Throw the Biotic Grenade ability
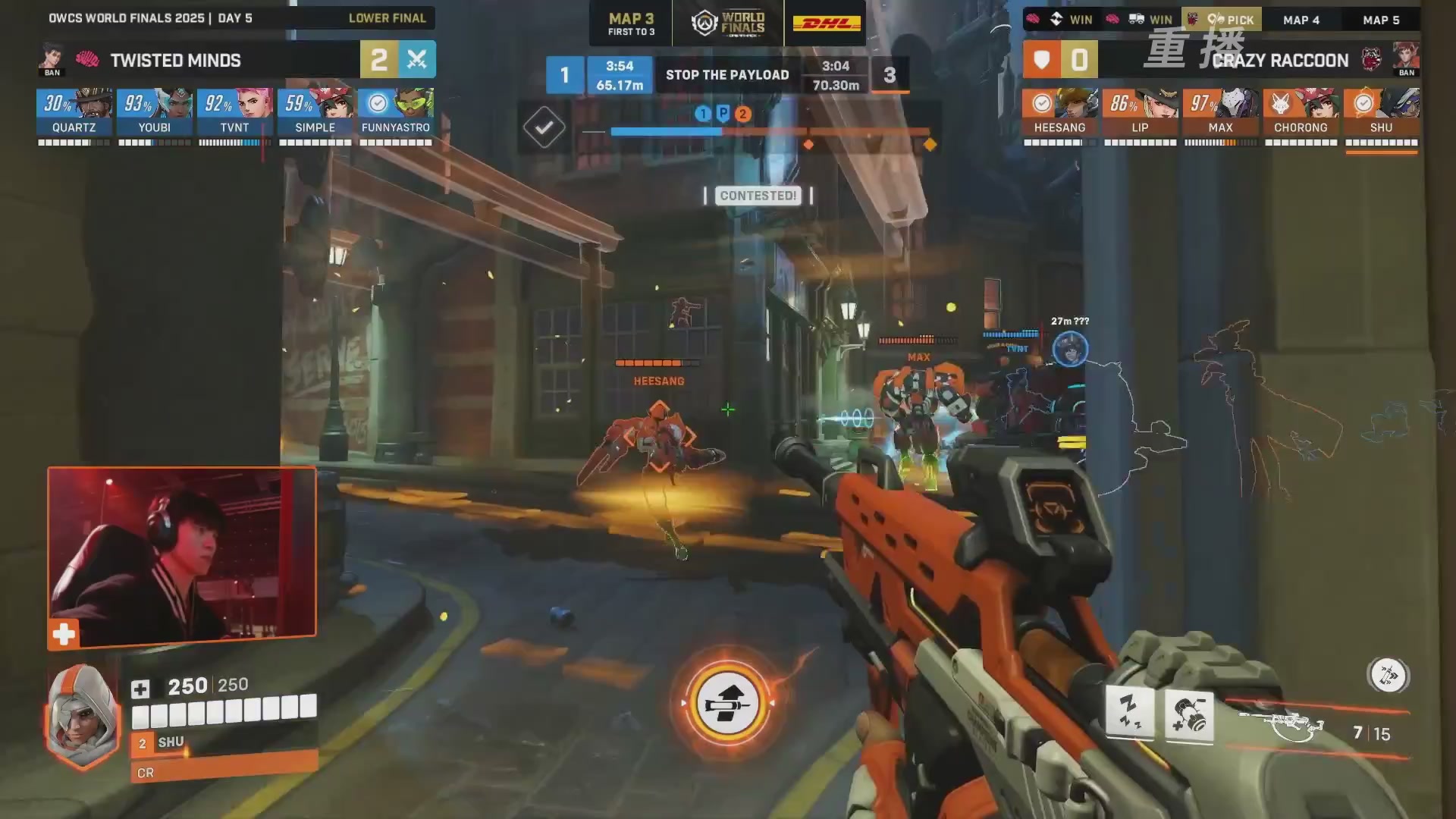1456x819 pixels. [x=1188, y=716]
